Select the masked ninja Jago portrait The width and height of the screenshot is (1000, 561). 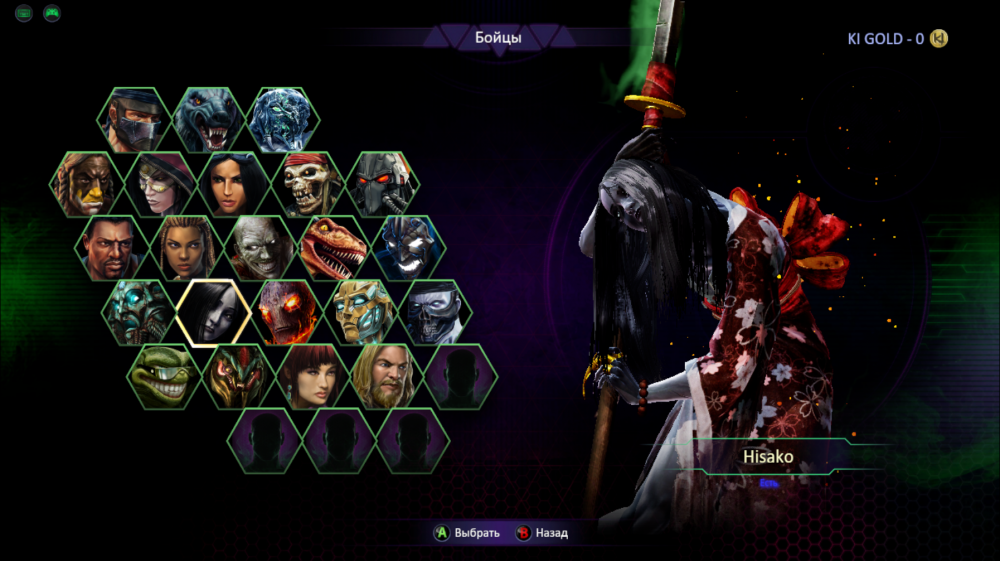click(134, 120)
